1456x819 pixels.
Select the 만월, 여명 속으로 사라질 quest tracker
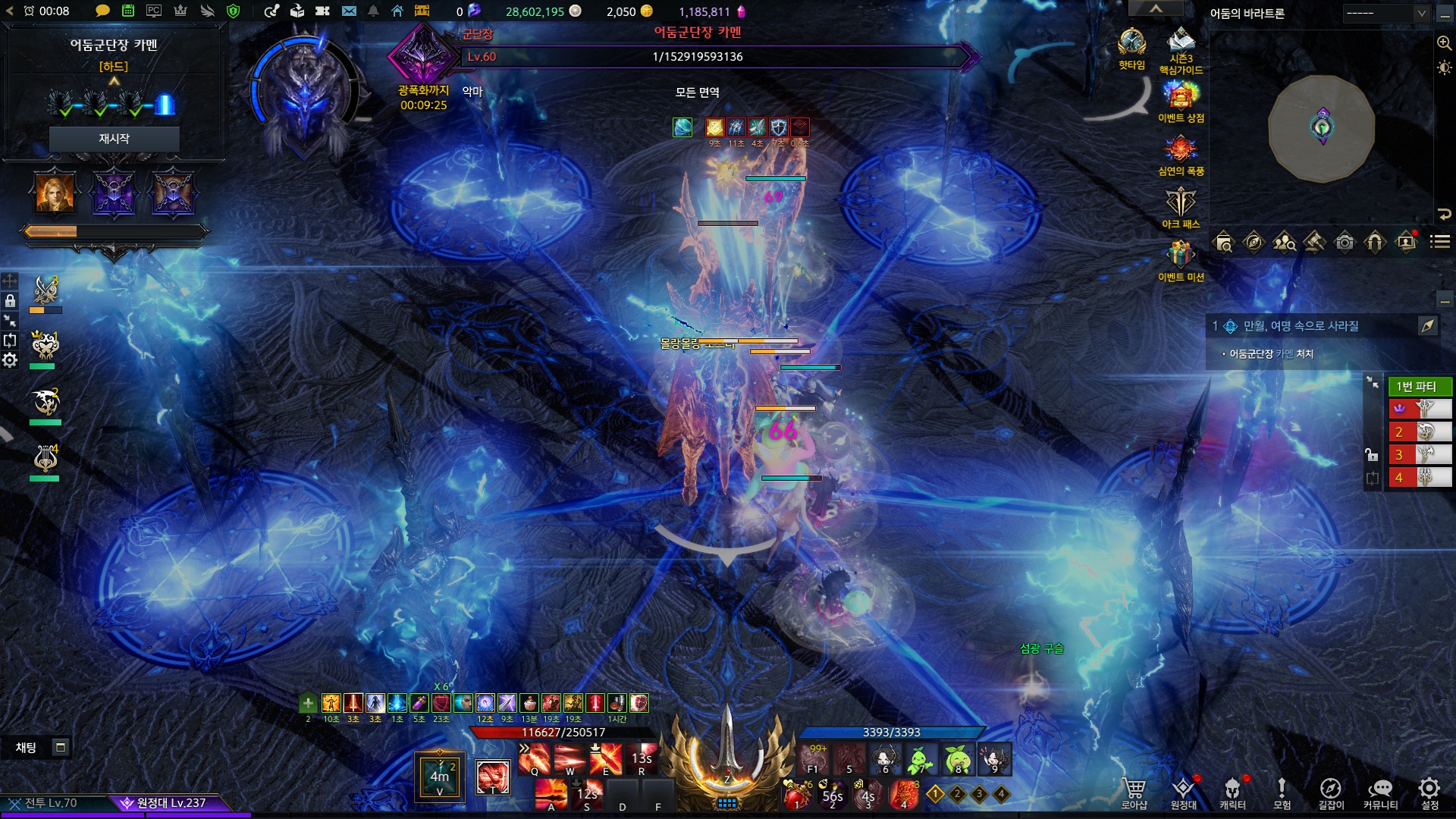tap(1301, 326)
